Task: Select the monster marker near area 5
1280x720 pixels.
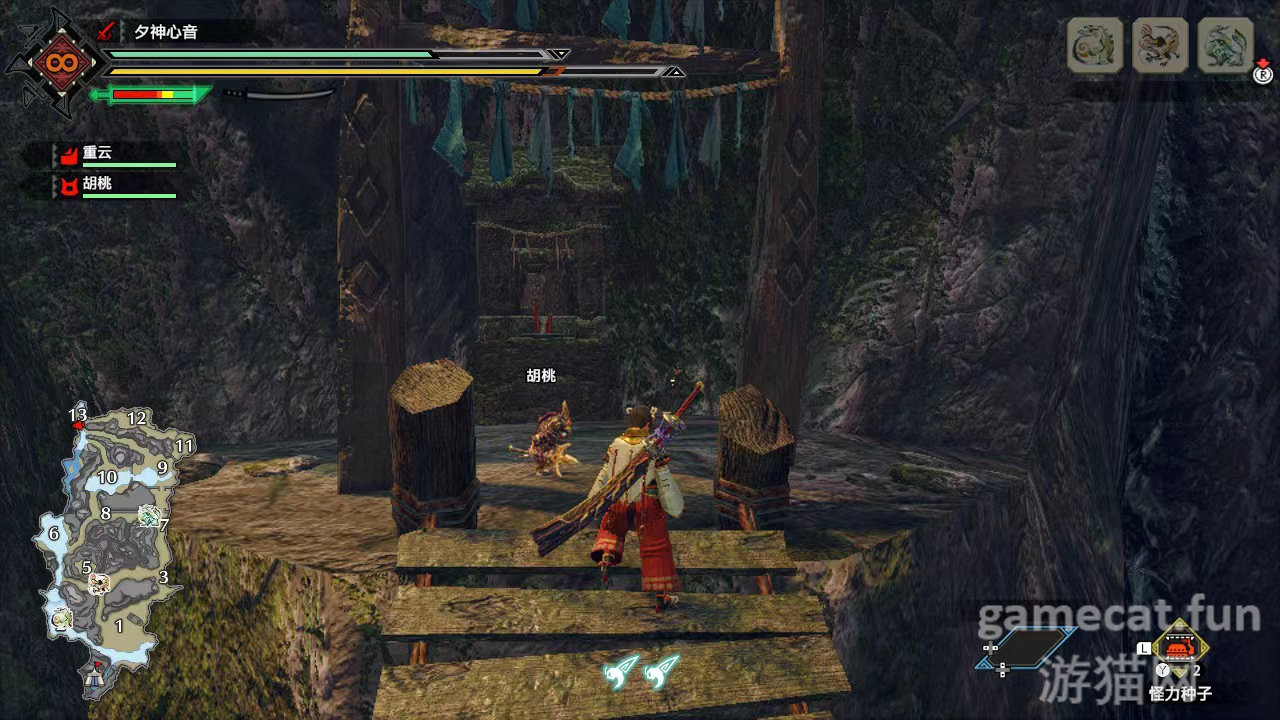Action: pos(99,583)
